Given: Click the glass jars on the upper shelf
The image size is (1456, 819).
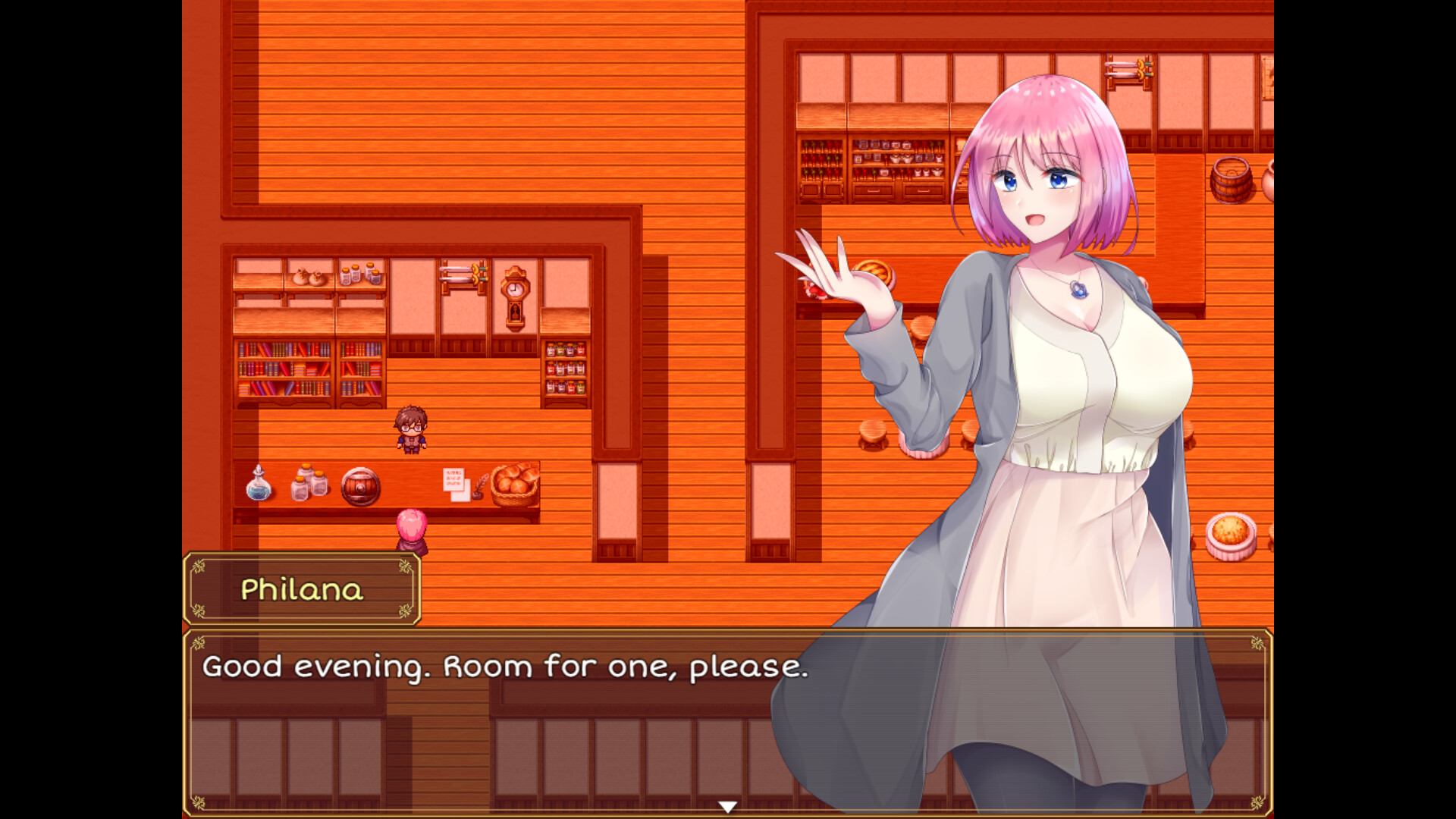Looking at the screenshot, I should coord(359,275).
